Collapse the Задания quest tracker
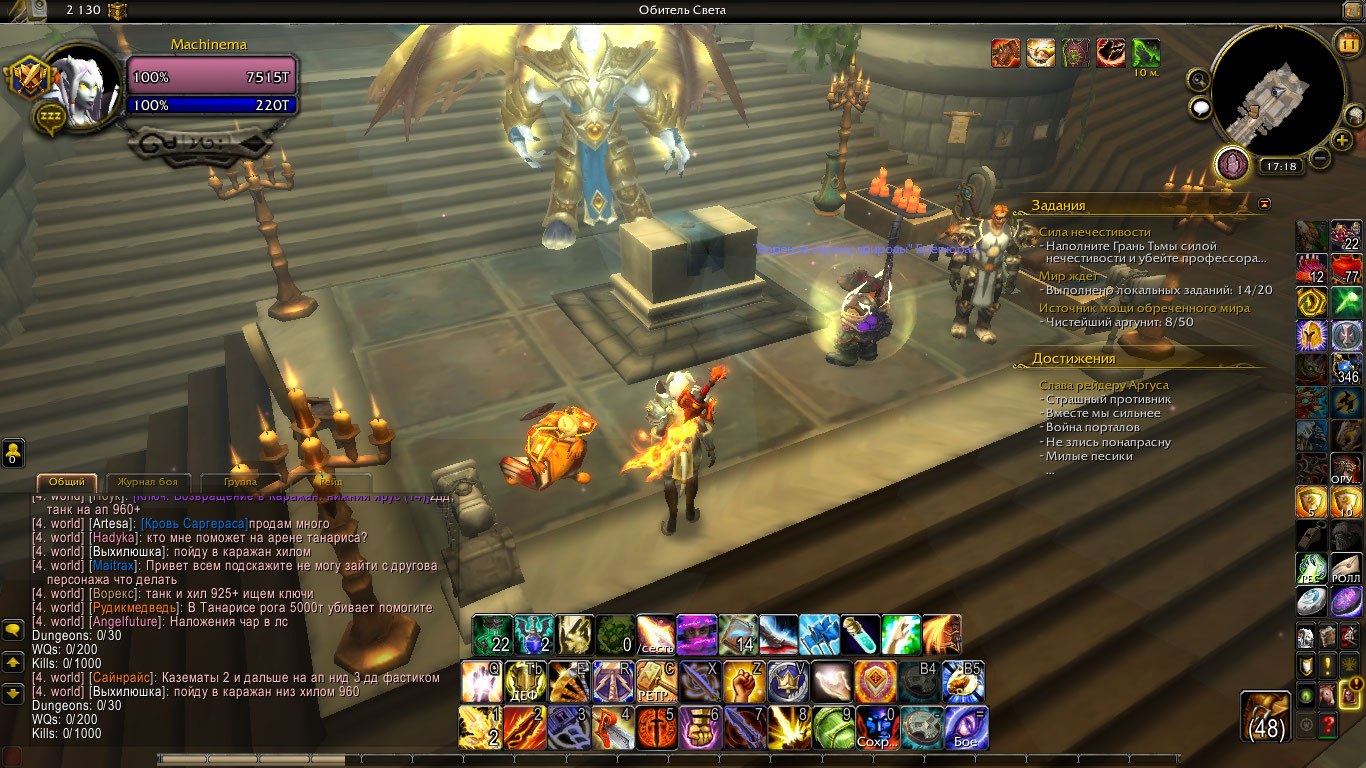The image size is (1366, 768). (1265, 204)
